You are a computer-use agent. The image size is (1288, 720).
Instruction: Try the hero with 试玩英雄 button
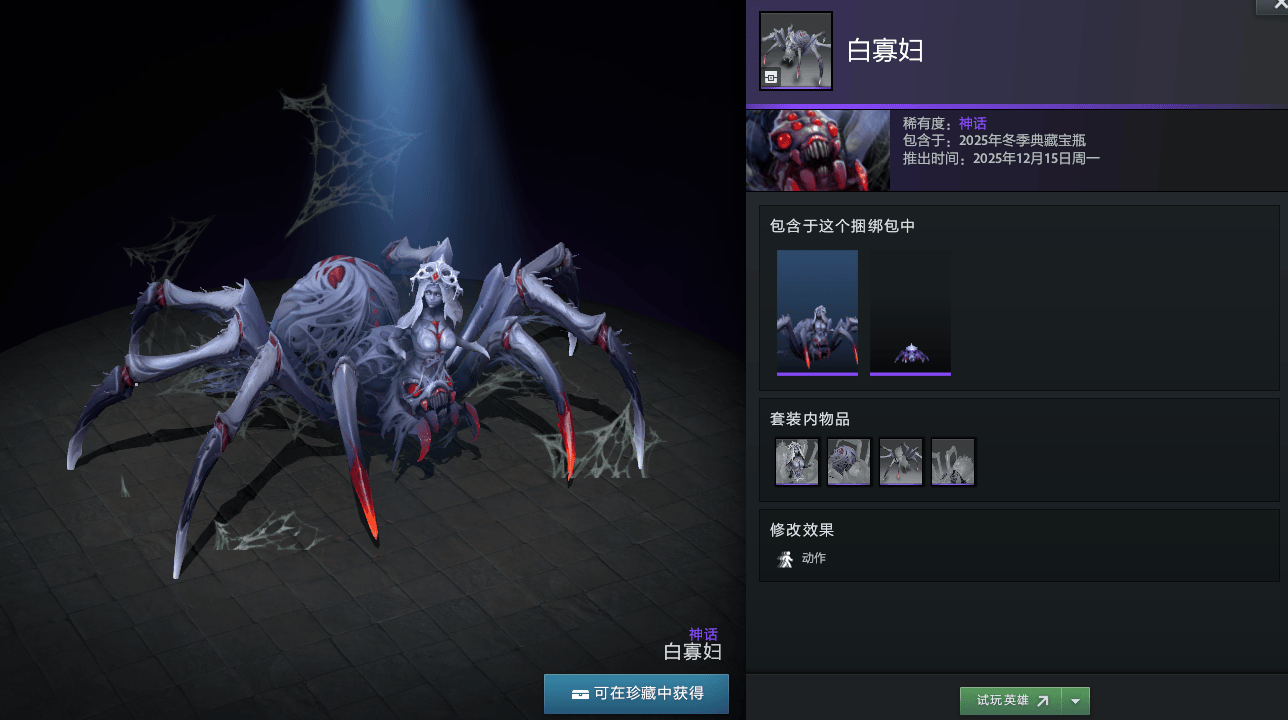tap(1010, 701)
